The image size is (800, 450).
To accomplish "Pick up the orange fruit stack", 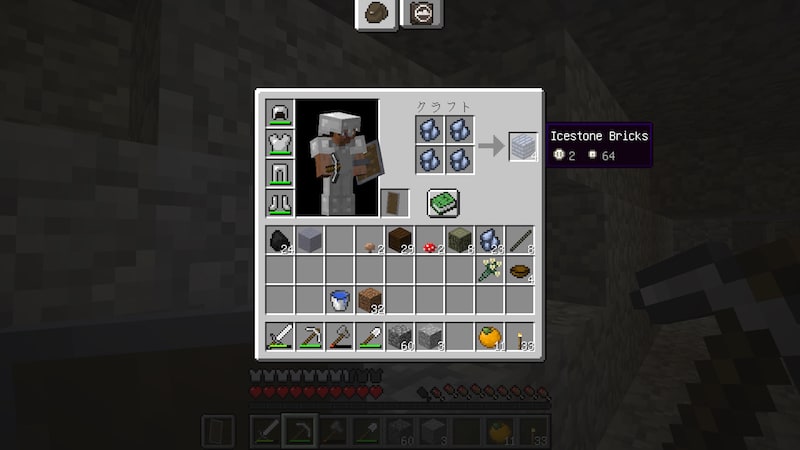I will coord(489,337).
